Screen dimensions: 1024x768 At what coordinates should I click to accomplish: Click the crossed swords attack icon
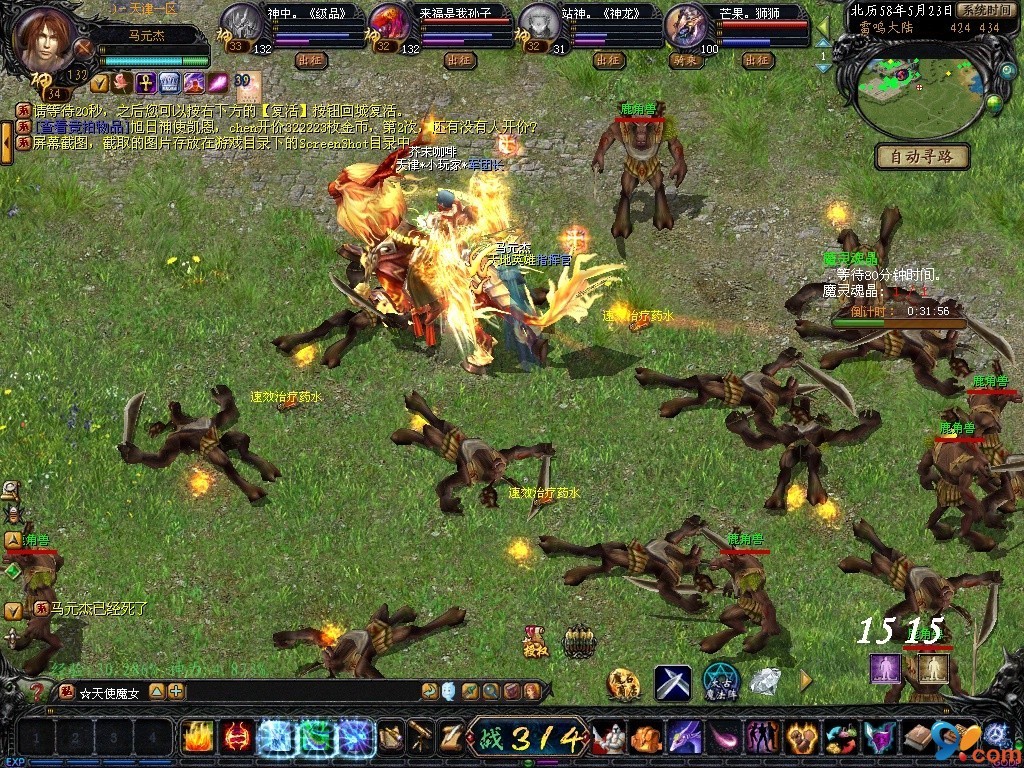[673, 683]
